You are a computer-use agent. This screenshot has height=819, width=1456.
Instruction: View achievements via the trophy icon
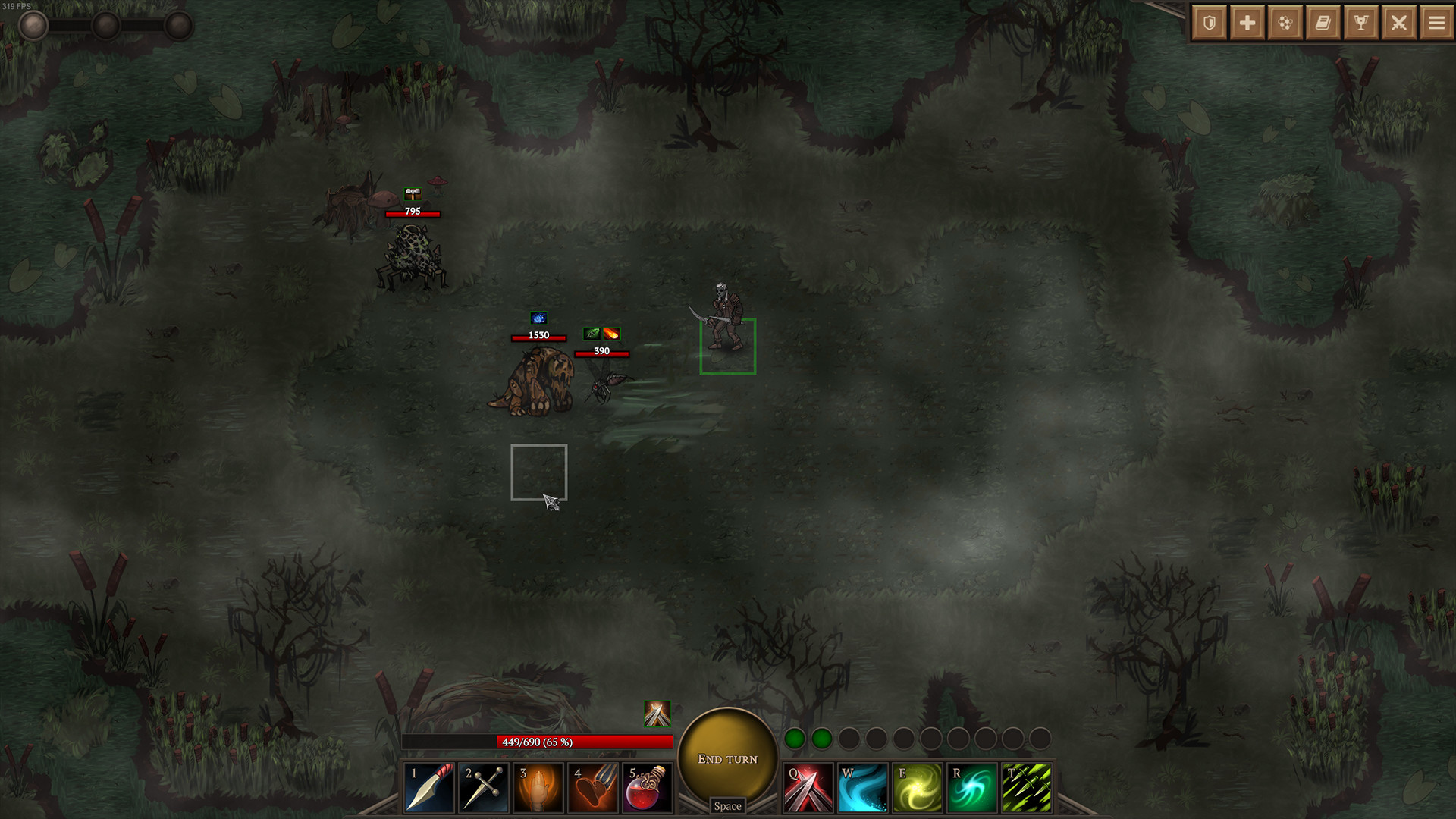click(x=1360, y=22)
